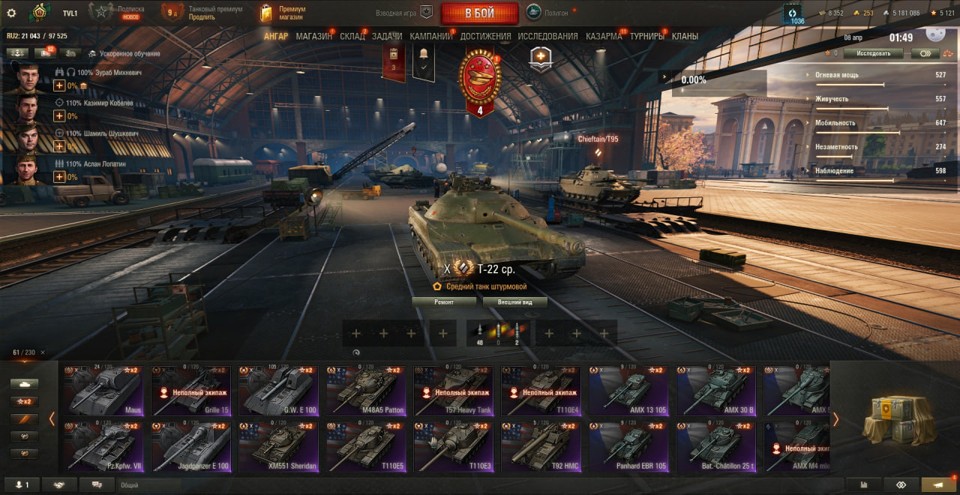Viewport: 960px width, 495px height.
Task: Select the T92 HMC tank
Action: click(541, 445)
